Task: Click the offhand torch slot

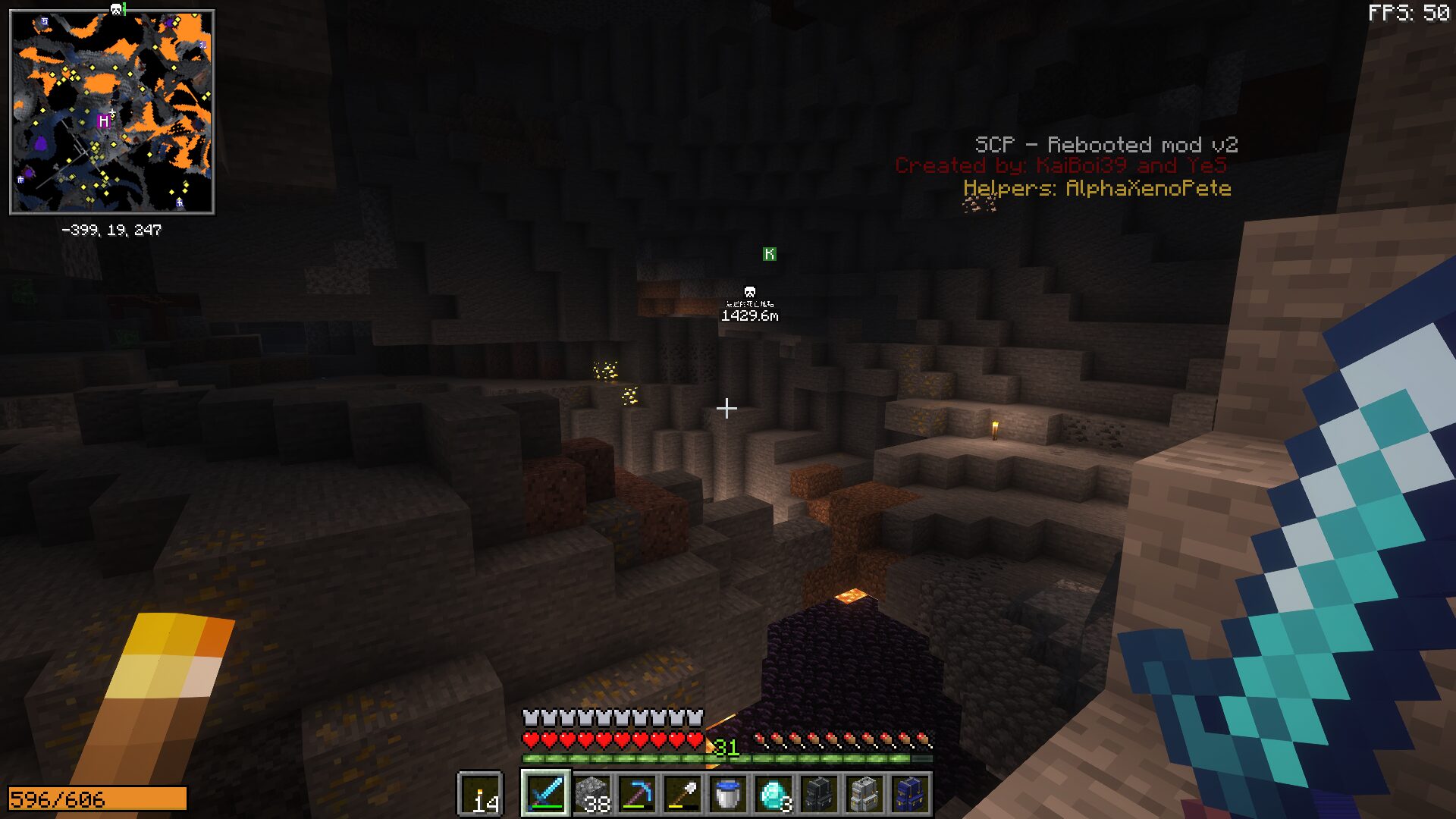Action: coord(480,794)
